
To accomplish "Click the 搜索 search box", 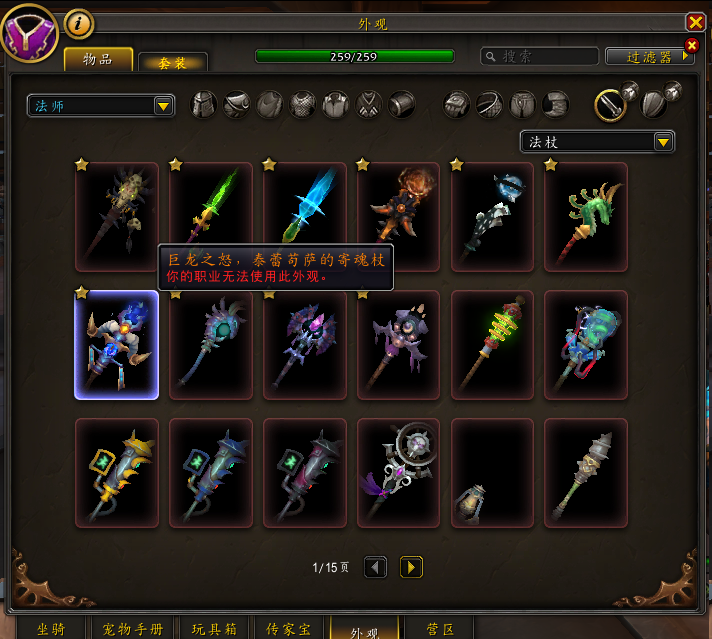I will pyautogui.click(x=540, y=57).
